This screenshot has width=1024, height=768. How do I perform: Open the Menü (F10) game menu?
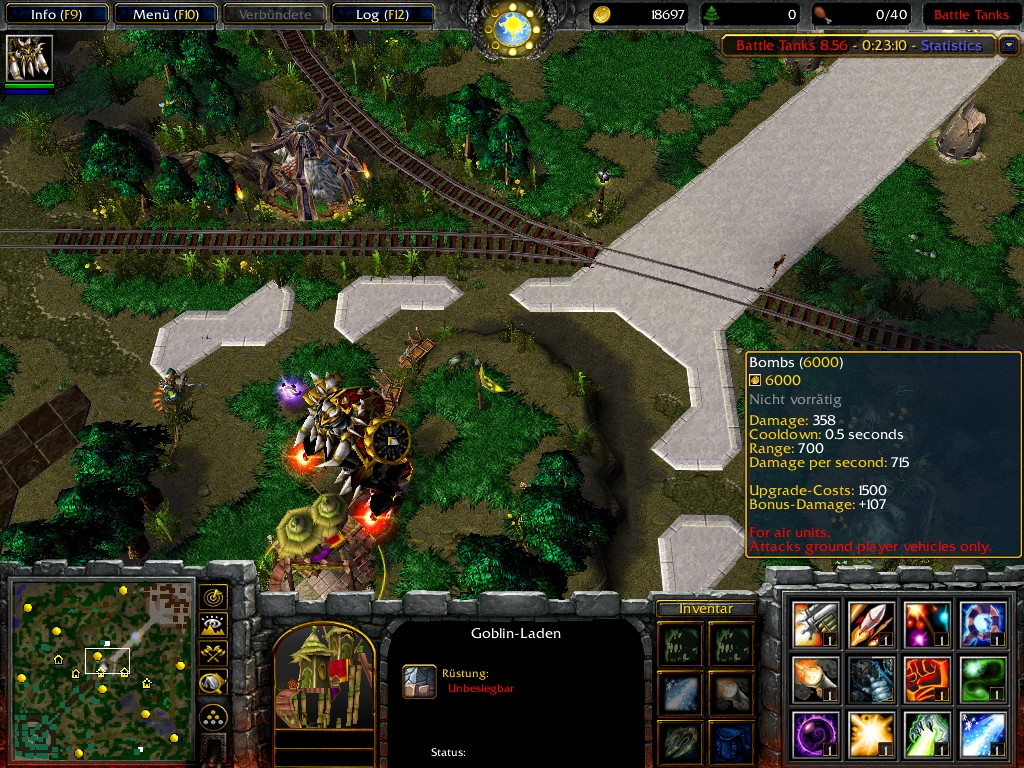[164, 15]
